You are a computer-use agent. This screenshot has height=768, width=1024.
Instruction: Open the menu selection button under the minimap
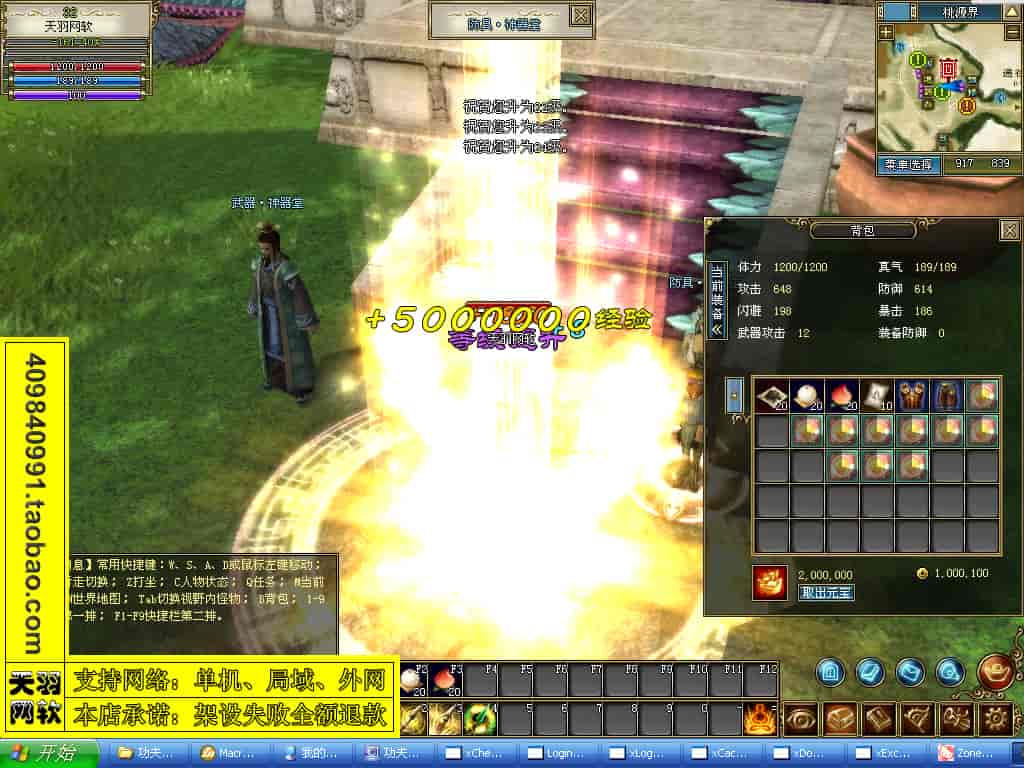tap(910, 165)
